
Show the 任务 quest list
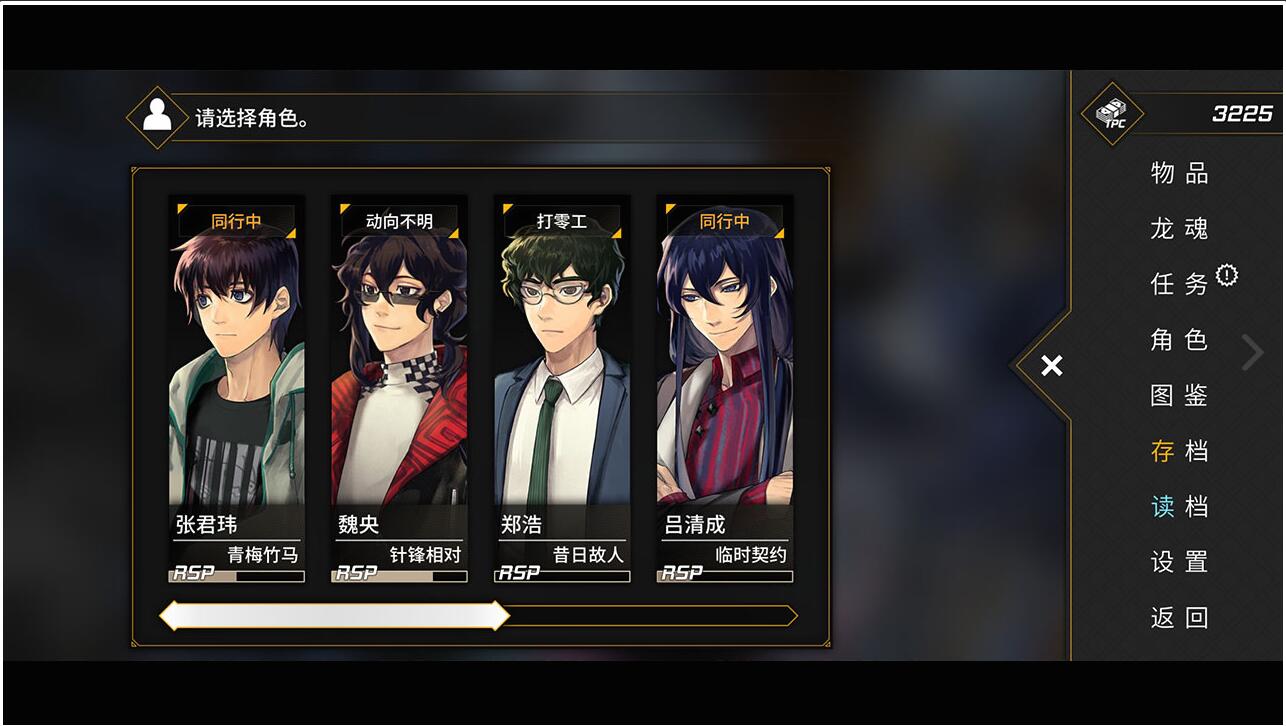pos(1179,284)
